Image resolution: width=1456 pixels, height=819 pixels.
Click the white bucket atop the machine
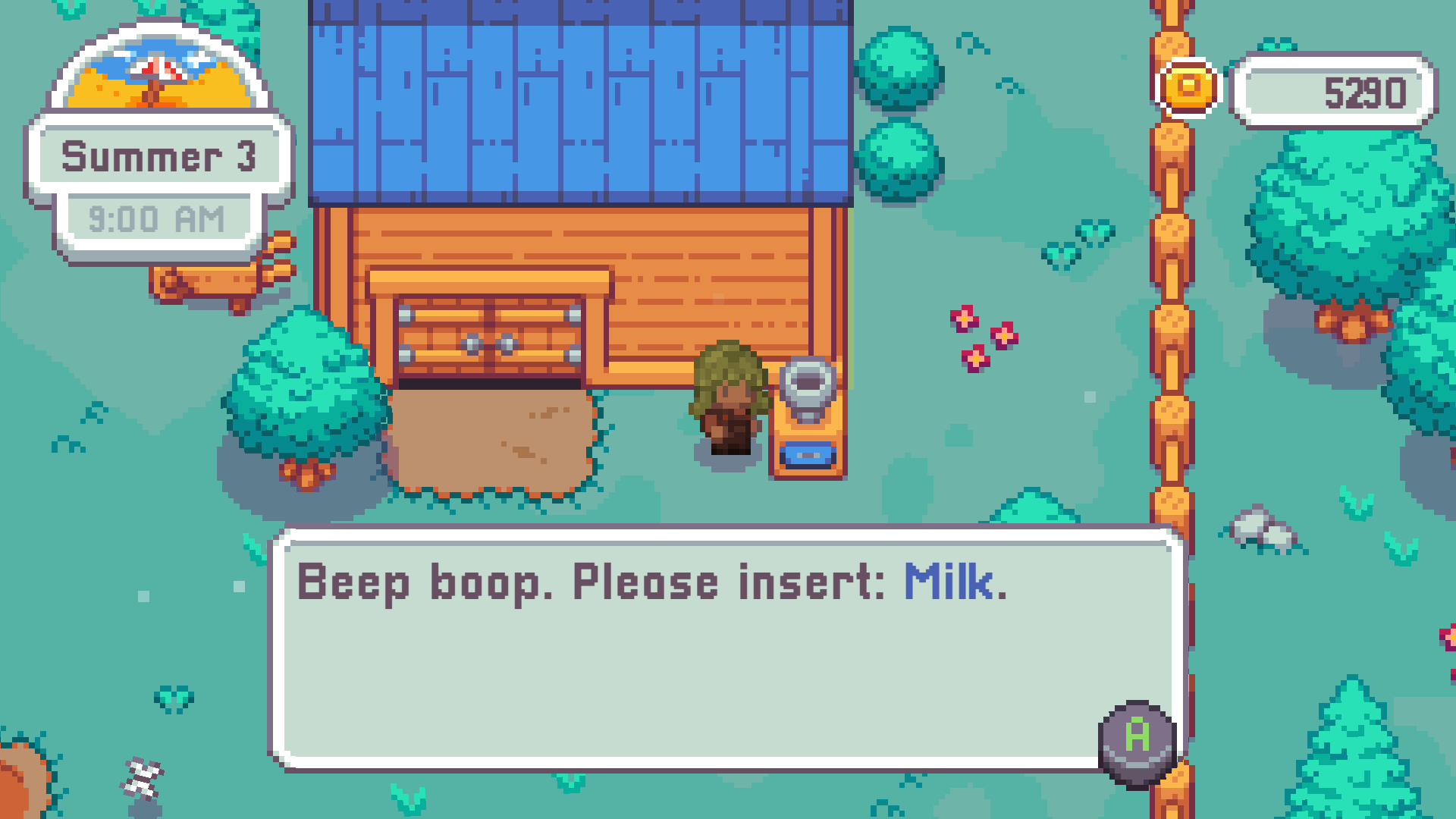(x=808, y=385)
